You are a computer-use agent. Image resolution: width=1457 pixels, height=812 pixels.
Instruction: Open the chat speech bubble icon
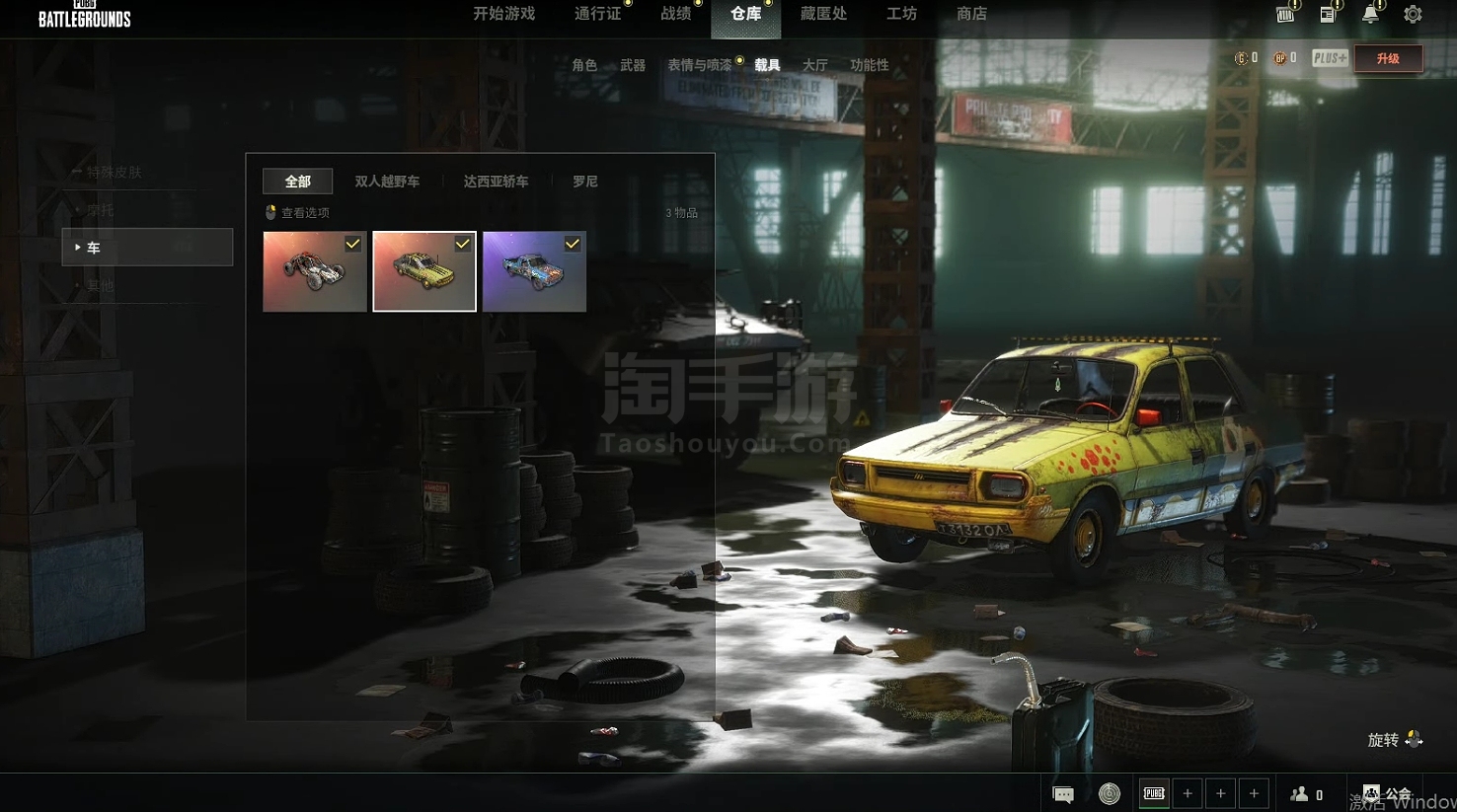coord(1063,794)
